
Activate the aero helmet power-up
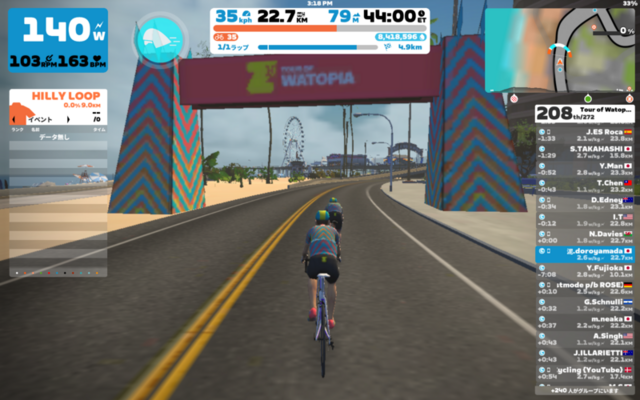pos(160,38)
